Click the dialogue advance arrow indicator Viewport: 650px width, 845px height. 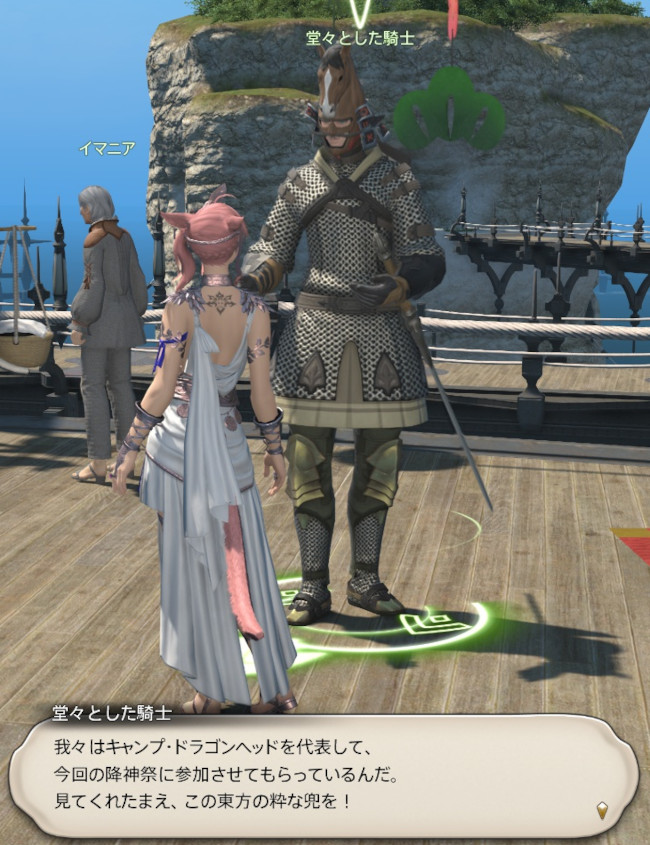[x=602, y=809]
